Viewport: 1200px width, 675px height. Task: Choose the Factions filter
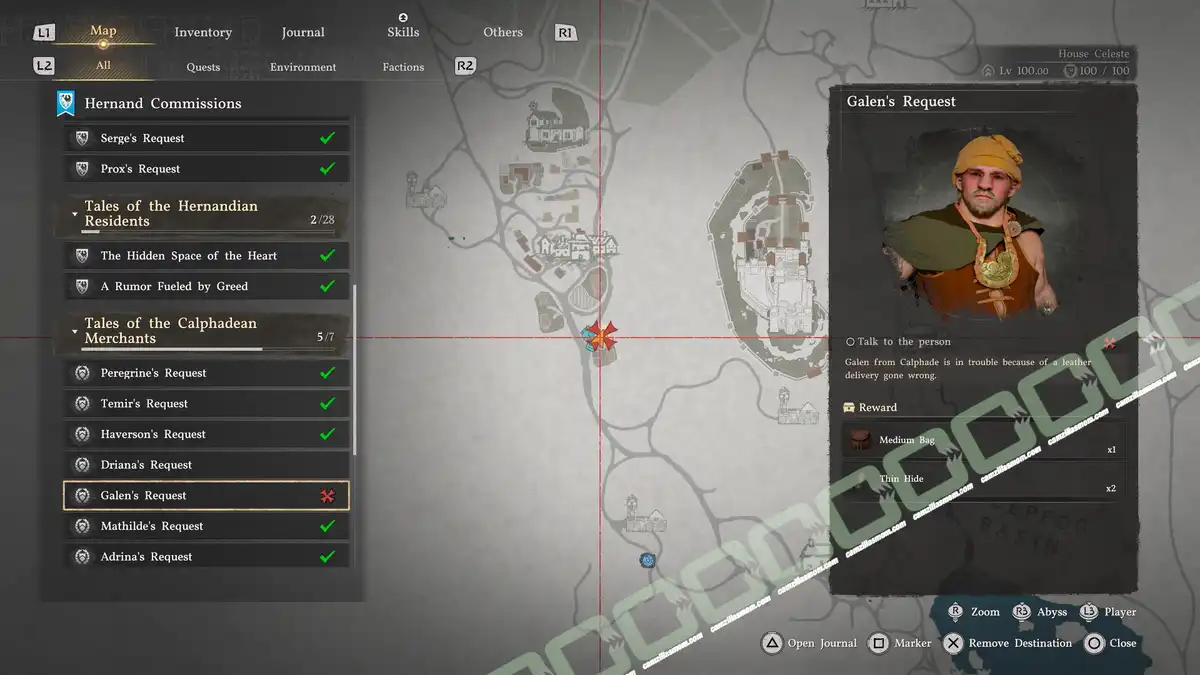tap(403, 67)
